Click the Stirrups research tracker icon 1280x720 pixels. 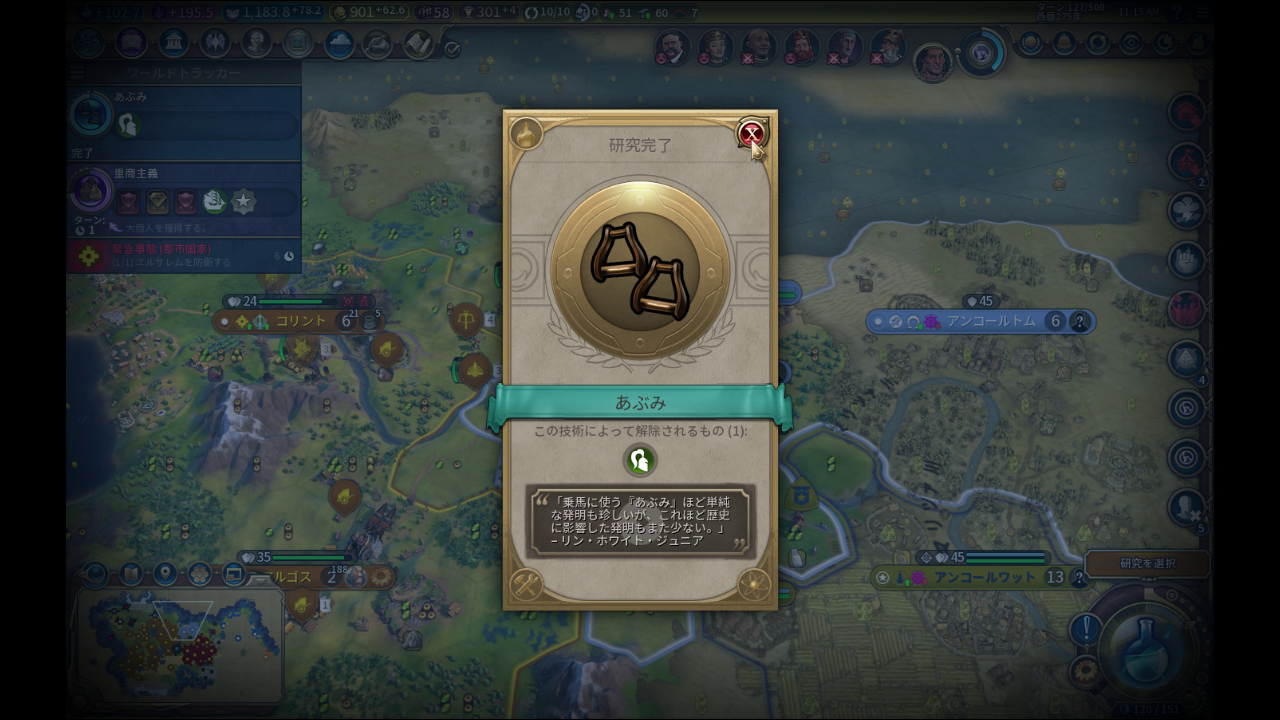click(90, 115)
